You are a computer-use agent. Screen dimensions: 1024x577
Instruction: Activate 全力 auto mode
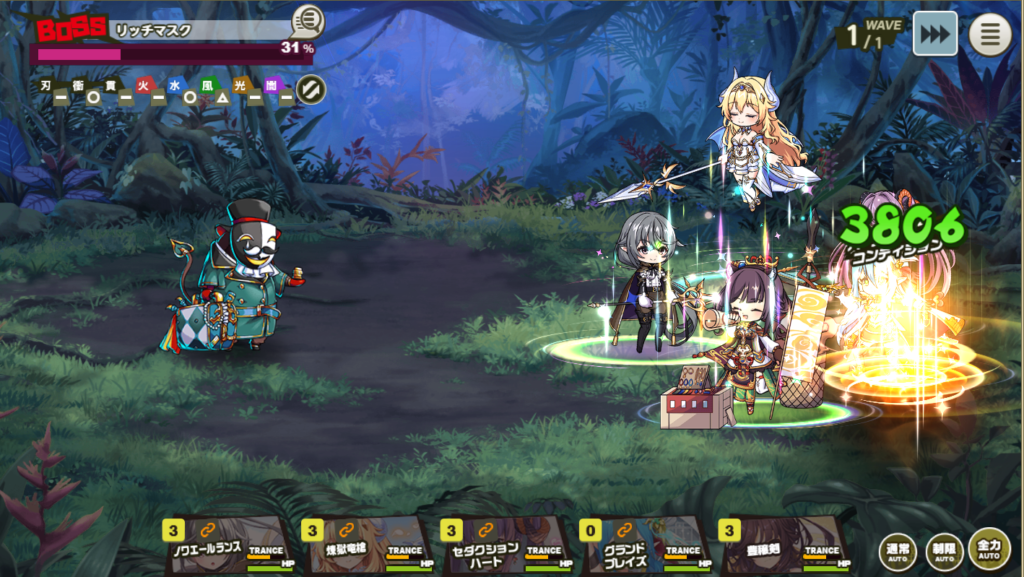(989, 548)
